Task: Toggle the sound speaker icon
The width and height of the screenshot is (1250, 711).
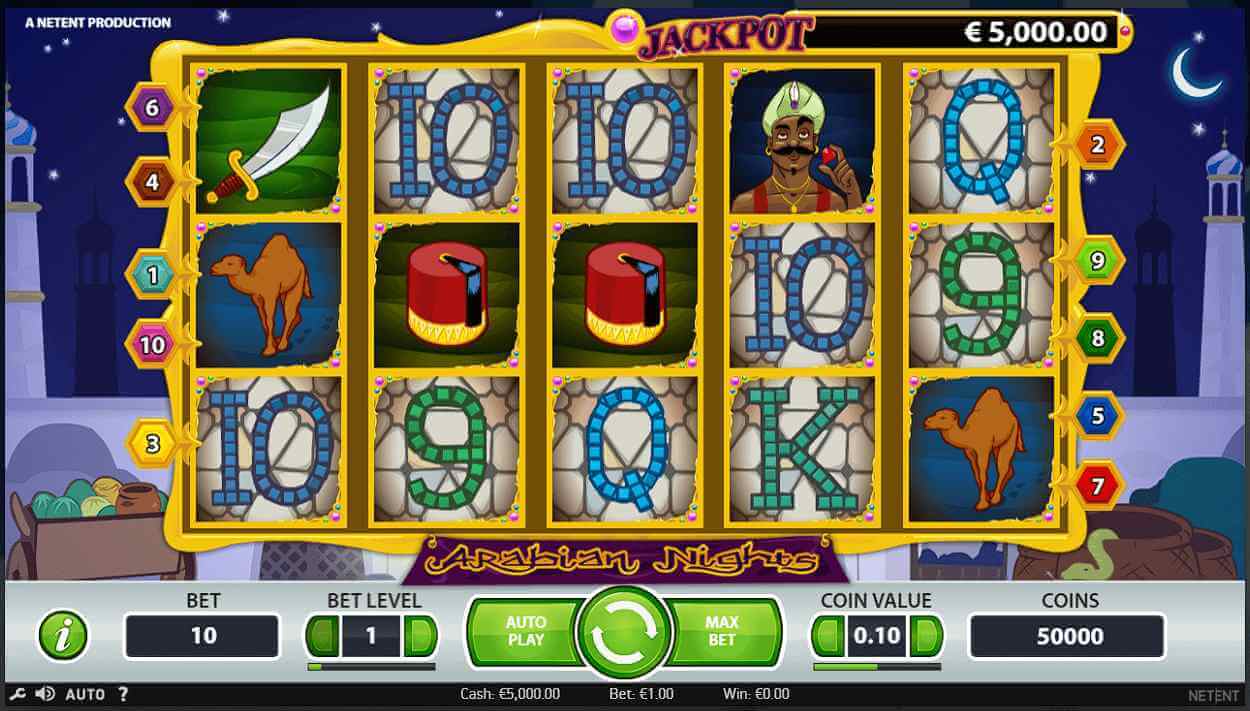Action: (45, 694)
